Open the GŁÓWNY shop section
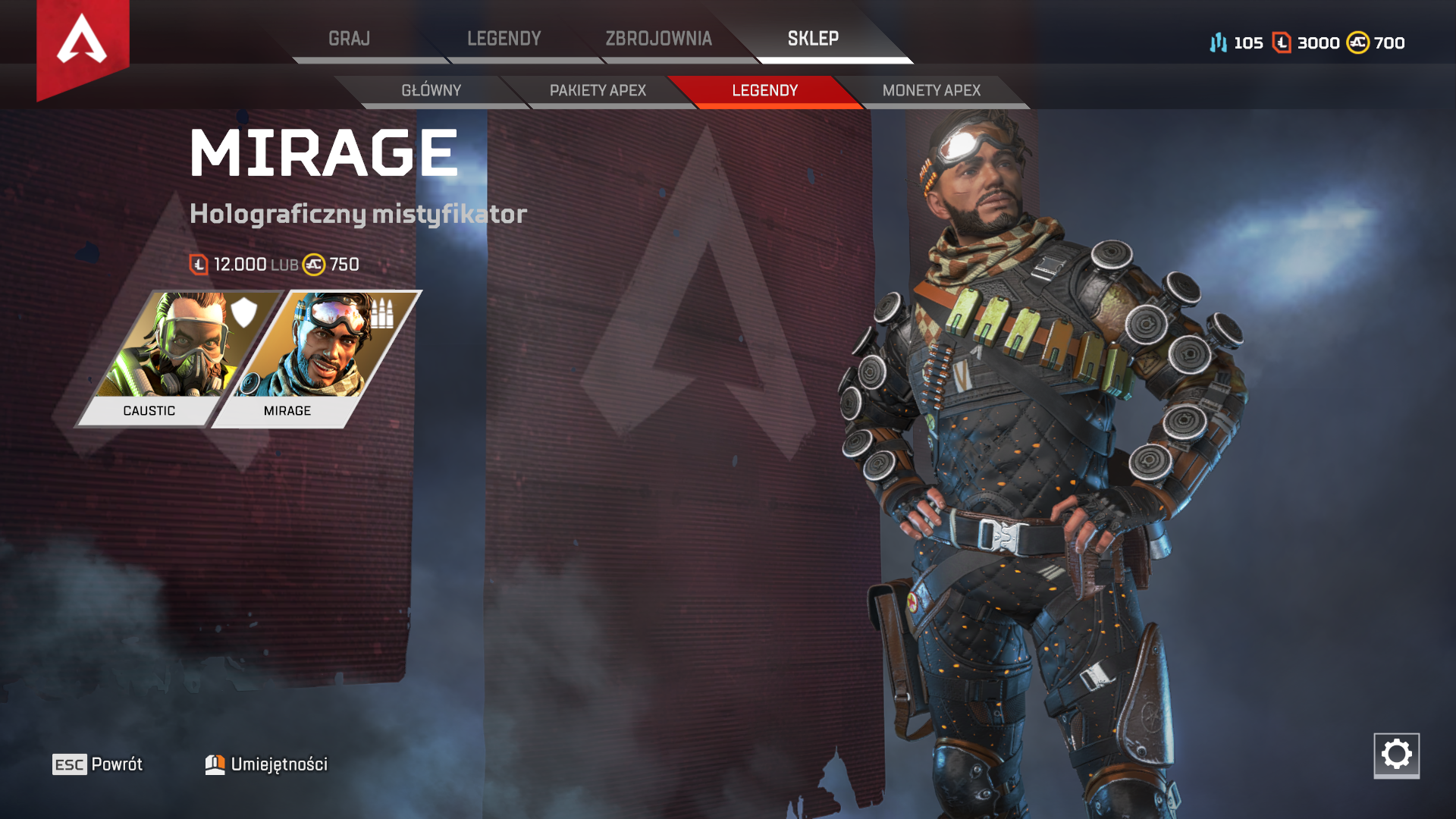 432,90
